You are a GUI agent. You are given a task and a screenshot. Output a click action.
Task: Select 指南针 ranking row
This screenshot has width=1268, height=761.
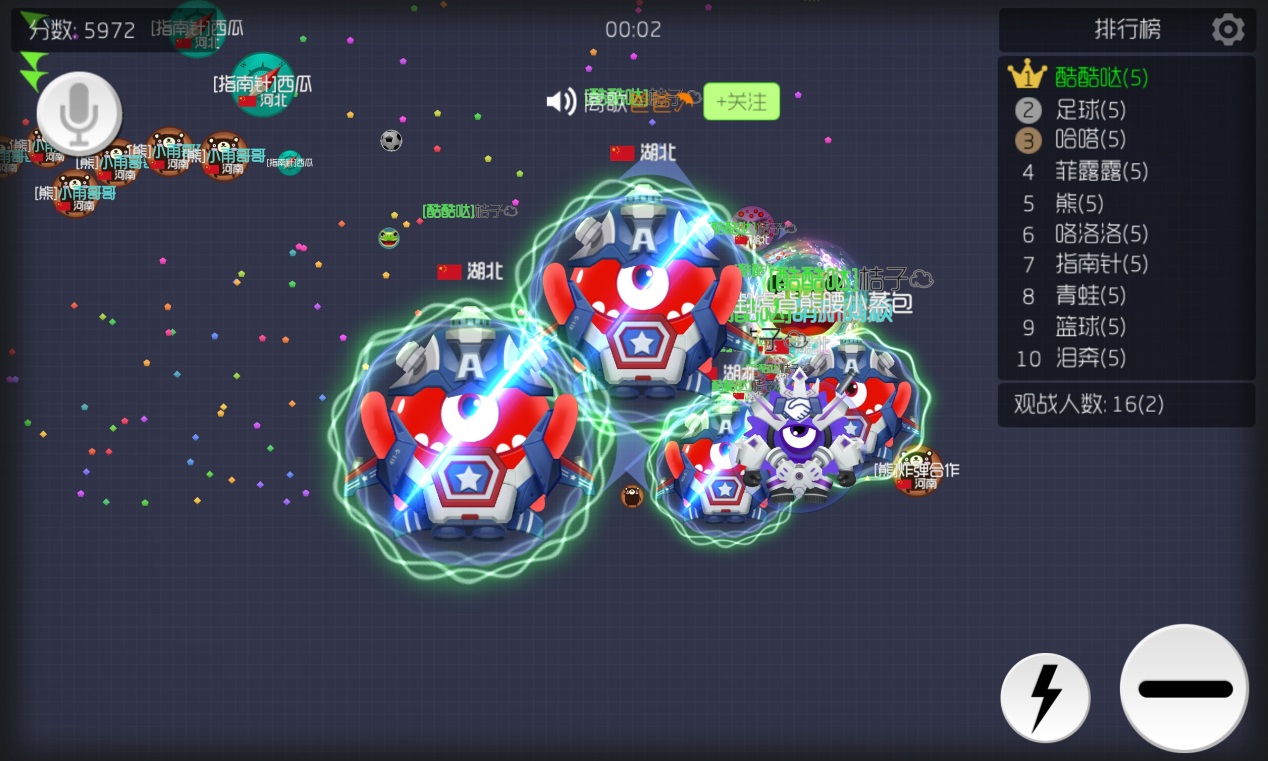pos(1101,265)
